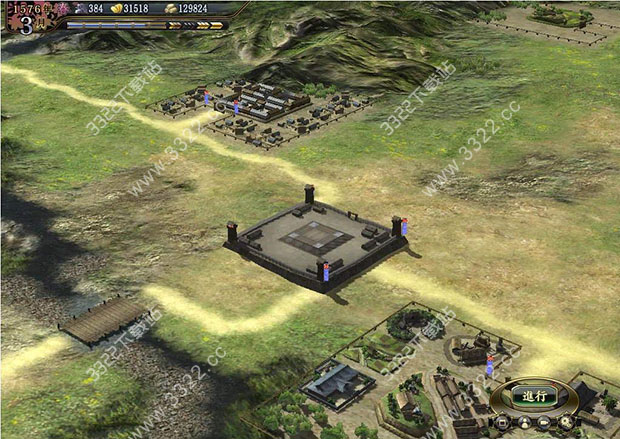The image size is (620, 439).
Task: Open the gear settings icon
Action: tap(566, 422)
